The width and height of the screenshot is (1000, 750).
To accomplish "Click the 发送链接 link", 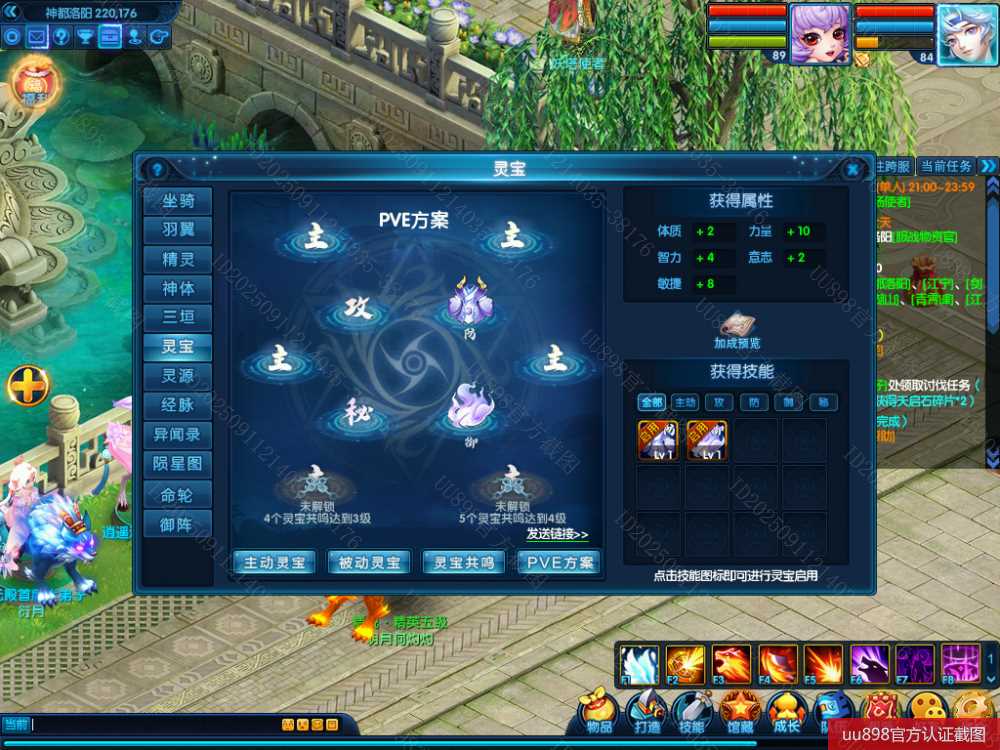I will click(x=557, y=534).
